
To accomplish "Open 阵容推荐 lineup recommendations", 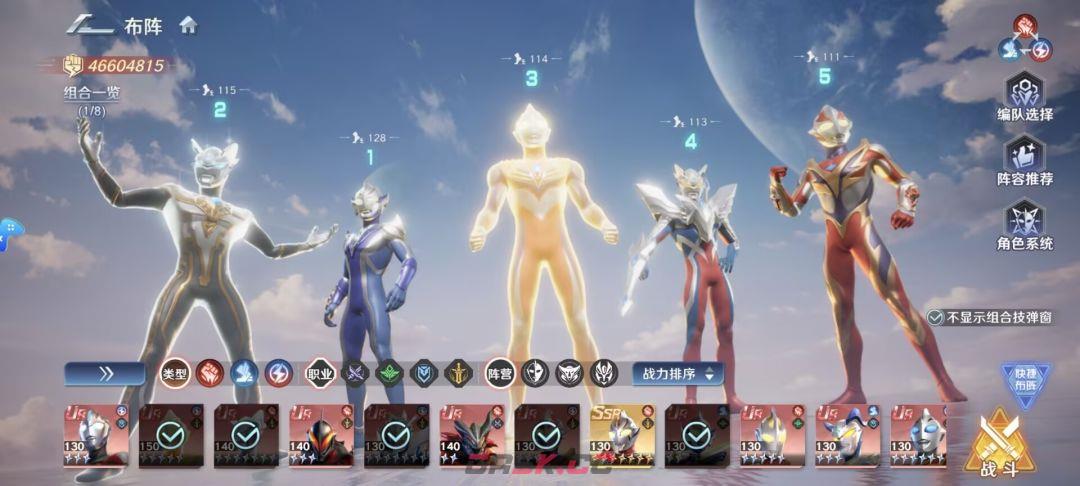I will point(1025,160).
